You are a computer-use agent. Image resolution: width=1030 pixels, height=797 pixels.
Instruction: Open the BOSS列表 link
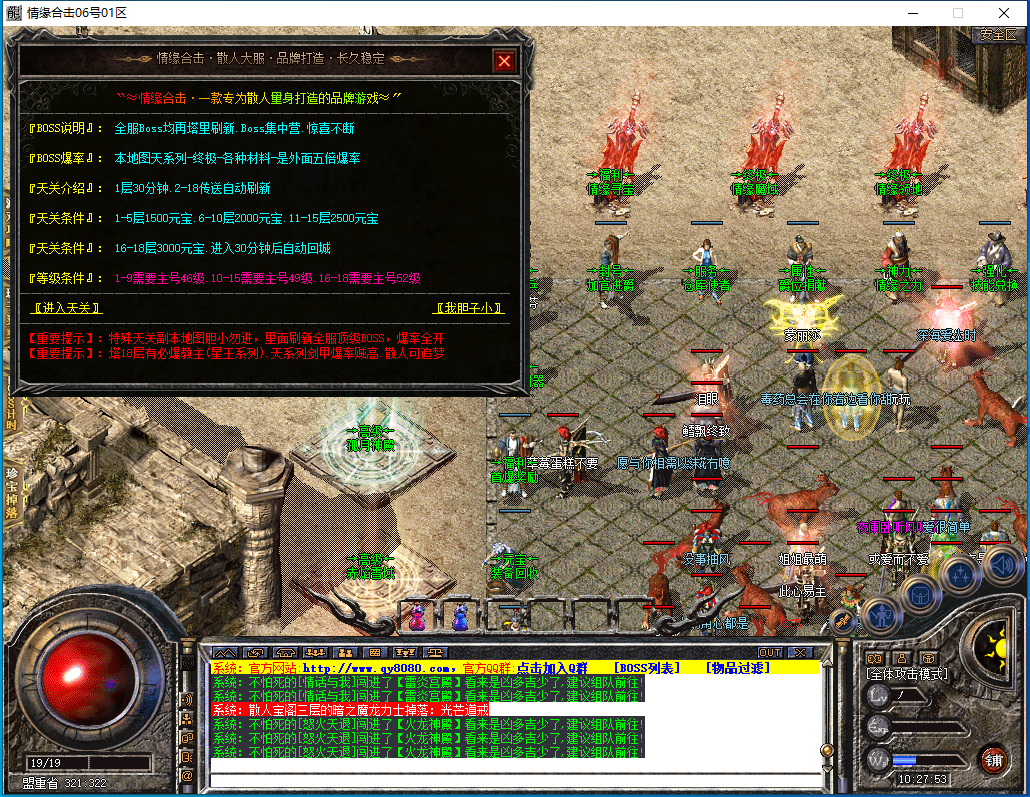[647, 667]
